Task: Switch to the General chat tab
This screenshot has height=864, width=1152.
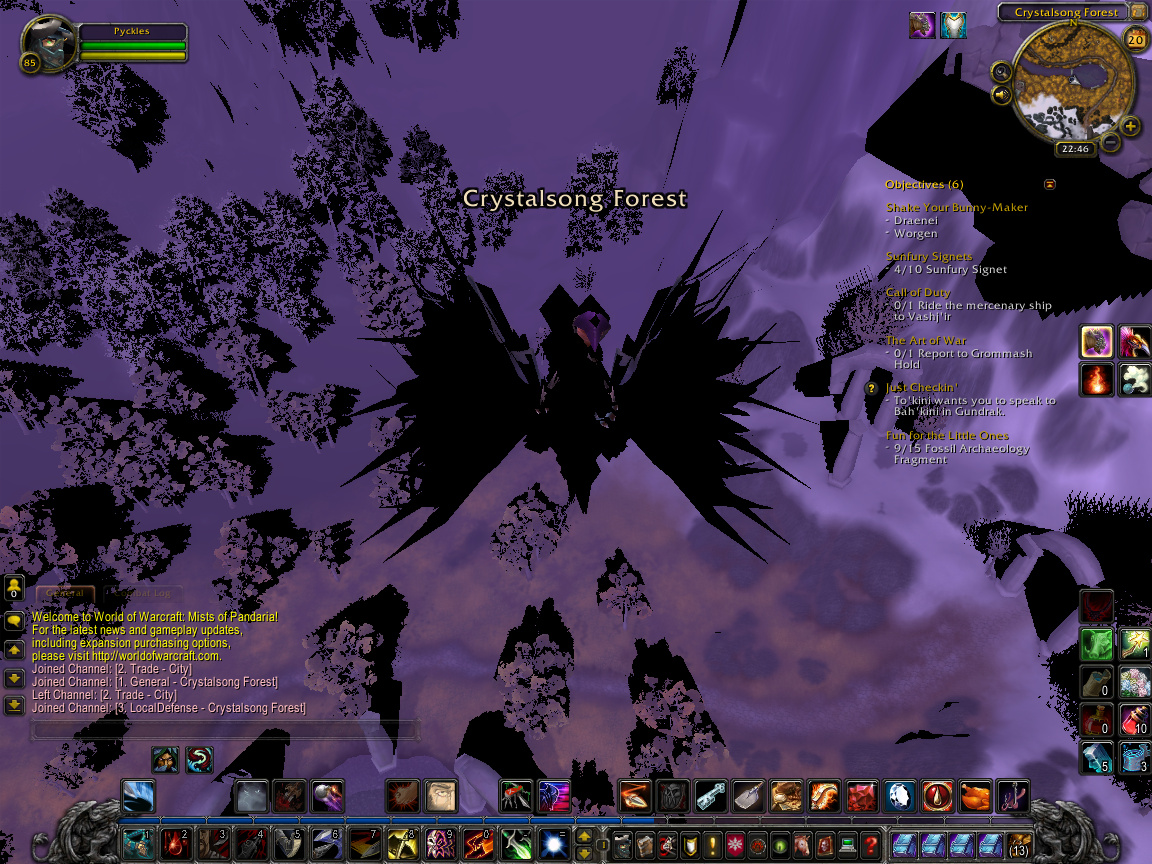Action: click(65, 593)
